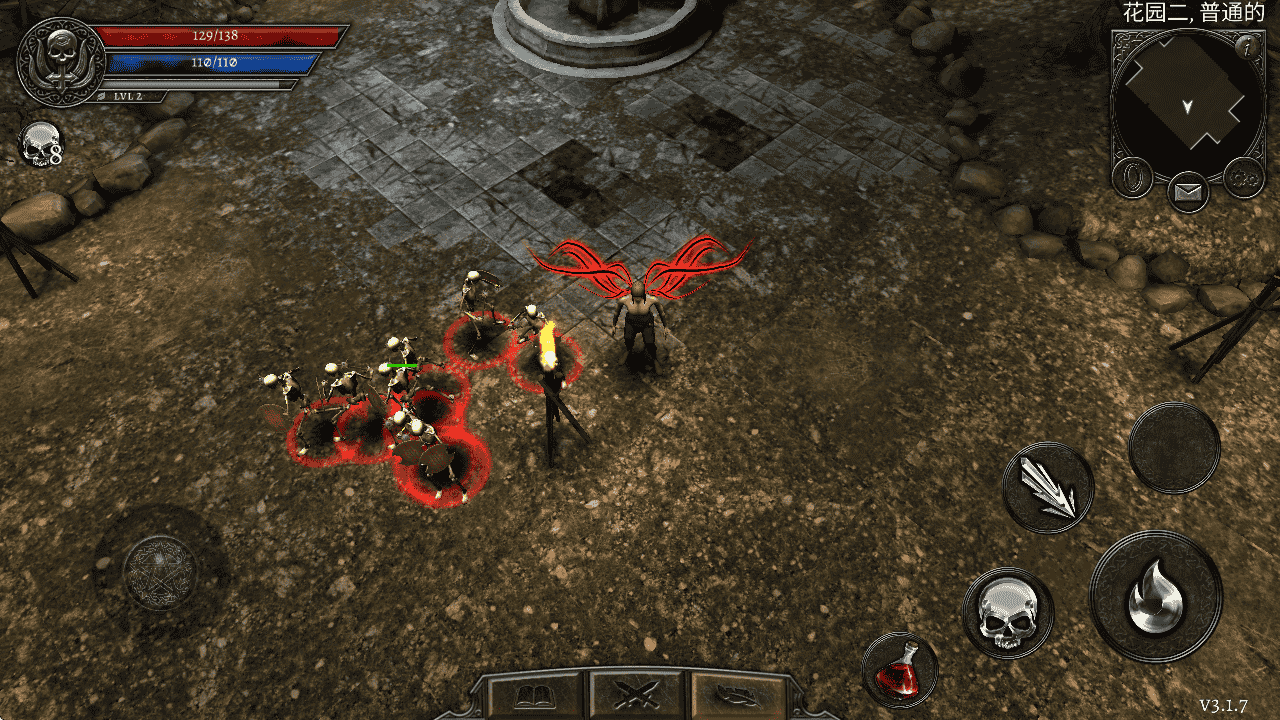Tap the empty round skill slot
The image size is (1280, 720).
point(1174,448)
